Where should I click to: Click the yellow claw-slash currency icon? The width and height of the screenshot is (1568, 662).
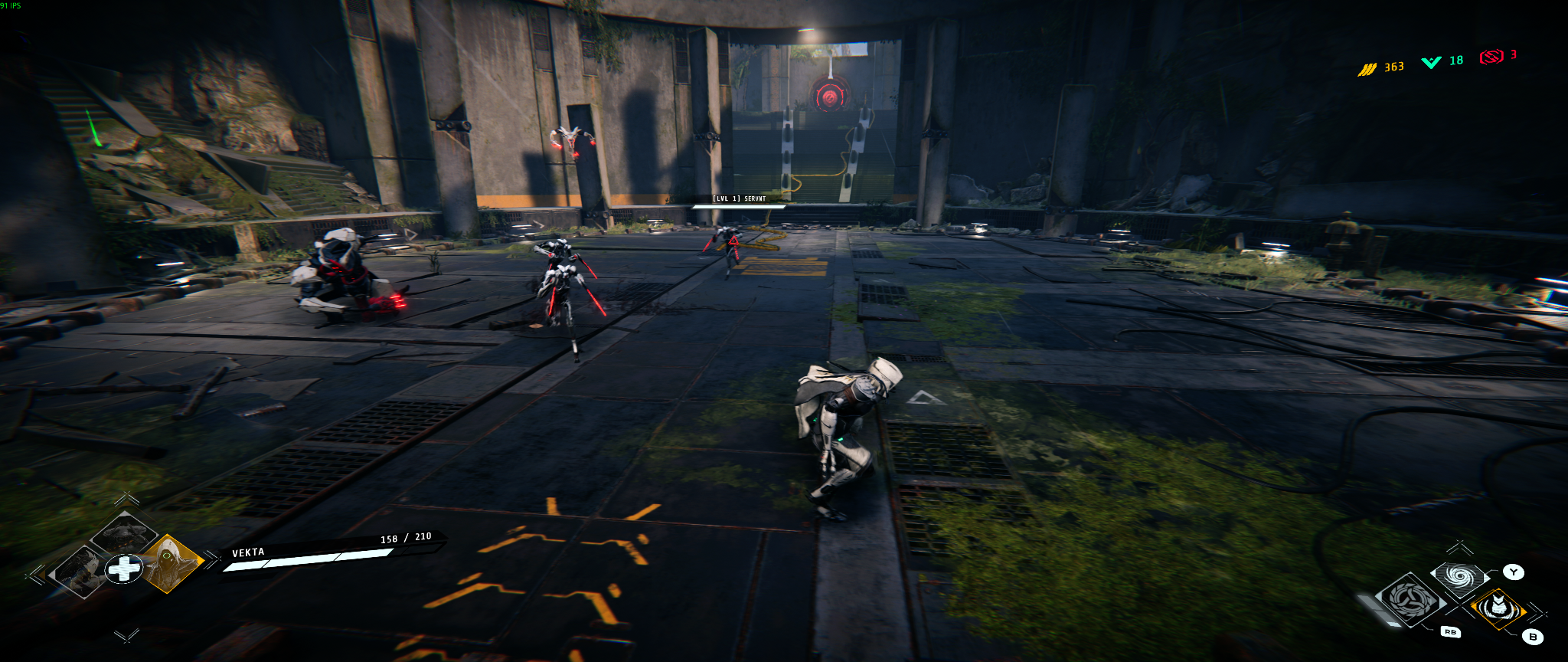tap(1367, 69)
